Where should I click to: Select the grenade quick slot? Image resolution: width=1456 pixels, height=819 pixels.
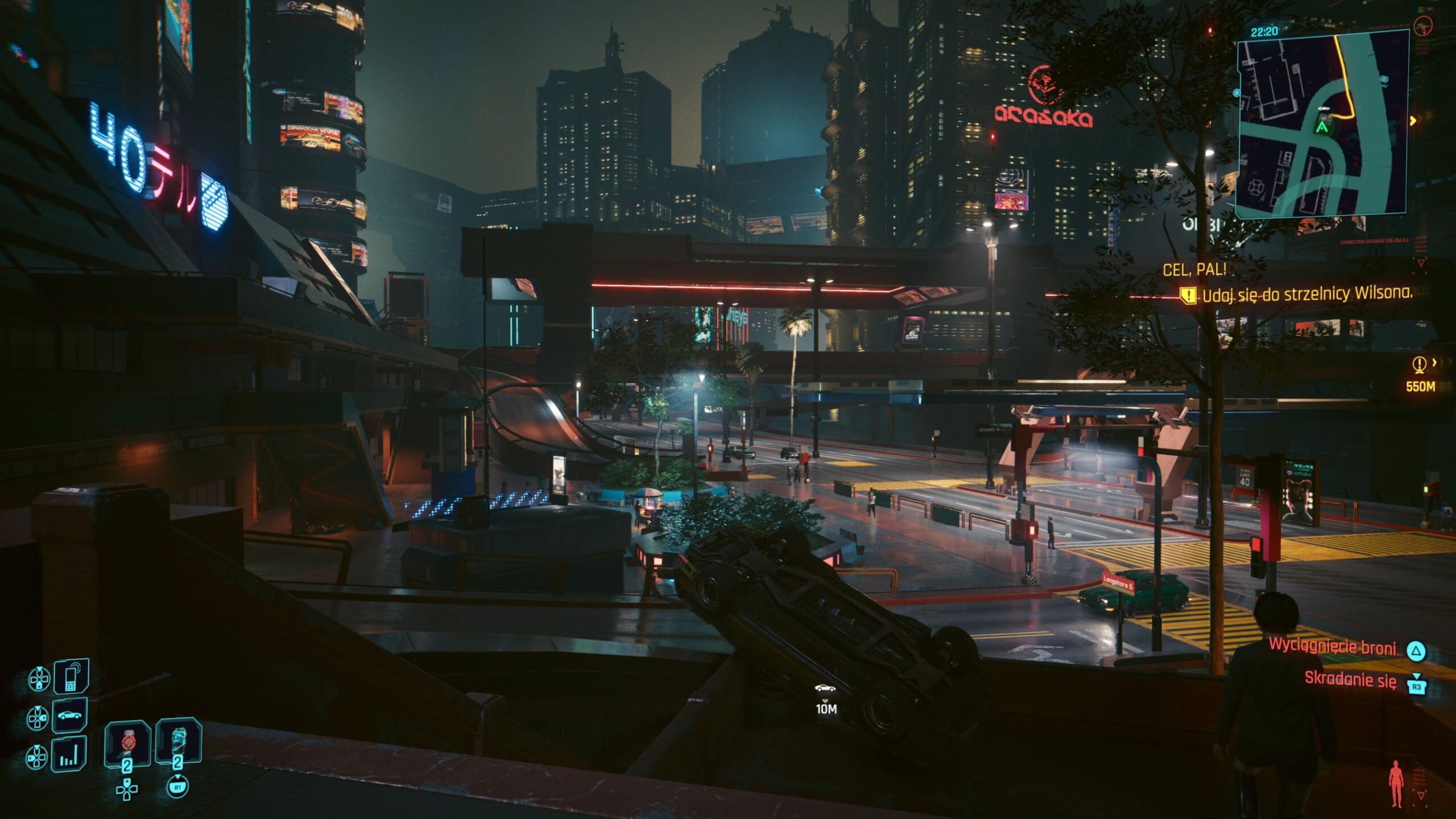127,743
